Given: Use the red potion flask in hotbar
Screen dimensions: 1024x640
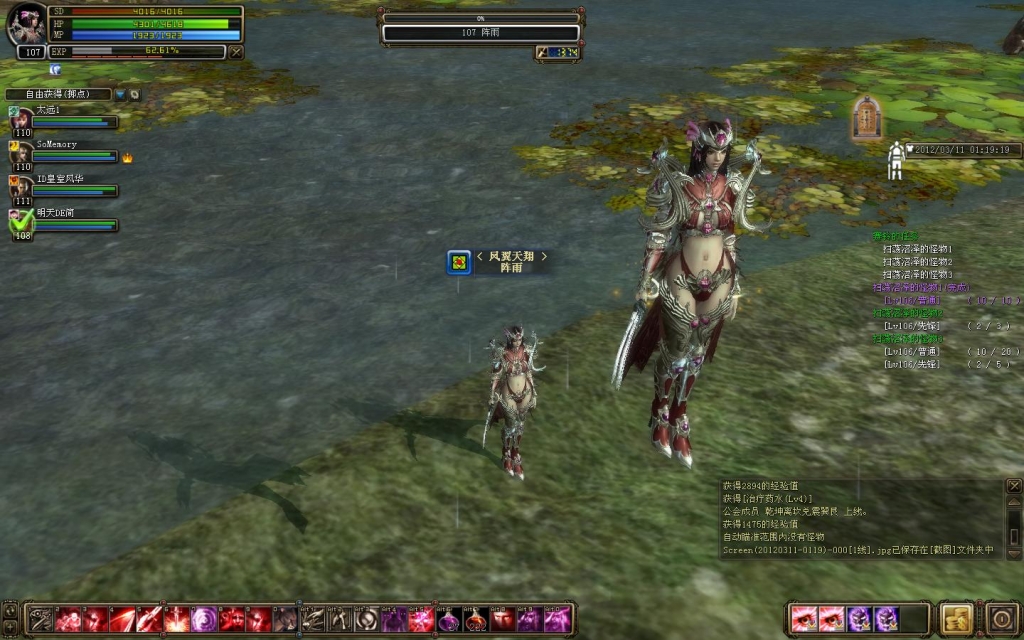Looking at the screenshot, I should click(x=476, y=619).
